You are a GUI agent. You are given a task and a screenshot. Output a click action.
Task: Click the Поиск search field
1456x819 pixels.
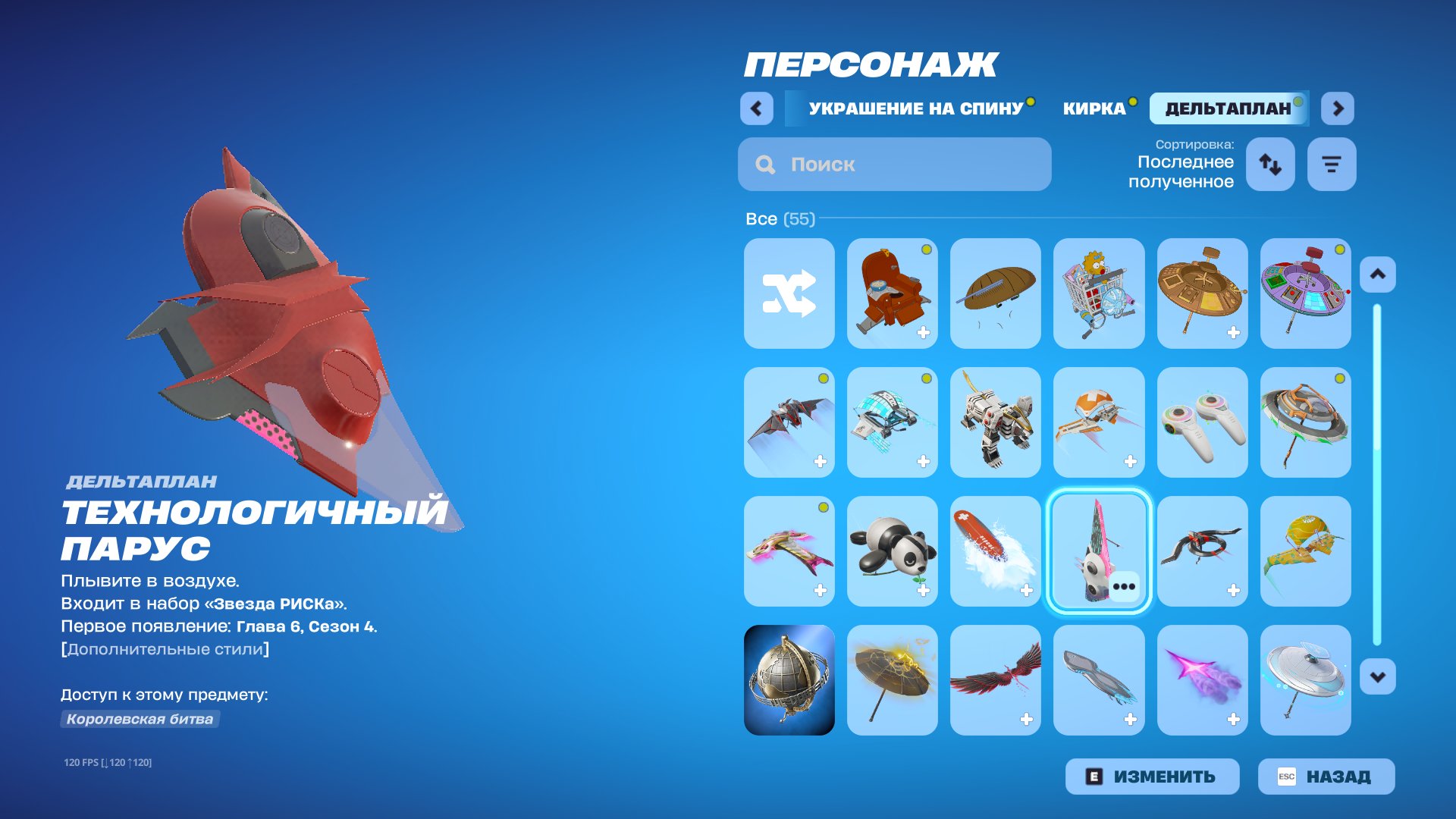coord(895,164)
